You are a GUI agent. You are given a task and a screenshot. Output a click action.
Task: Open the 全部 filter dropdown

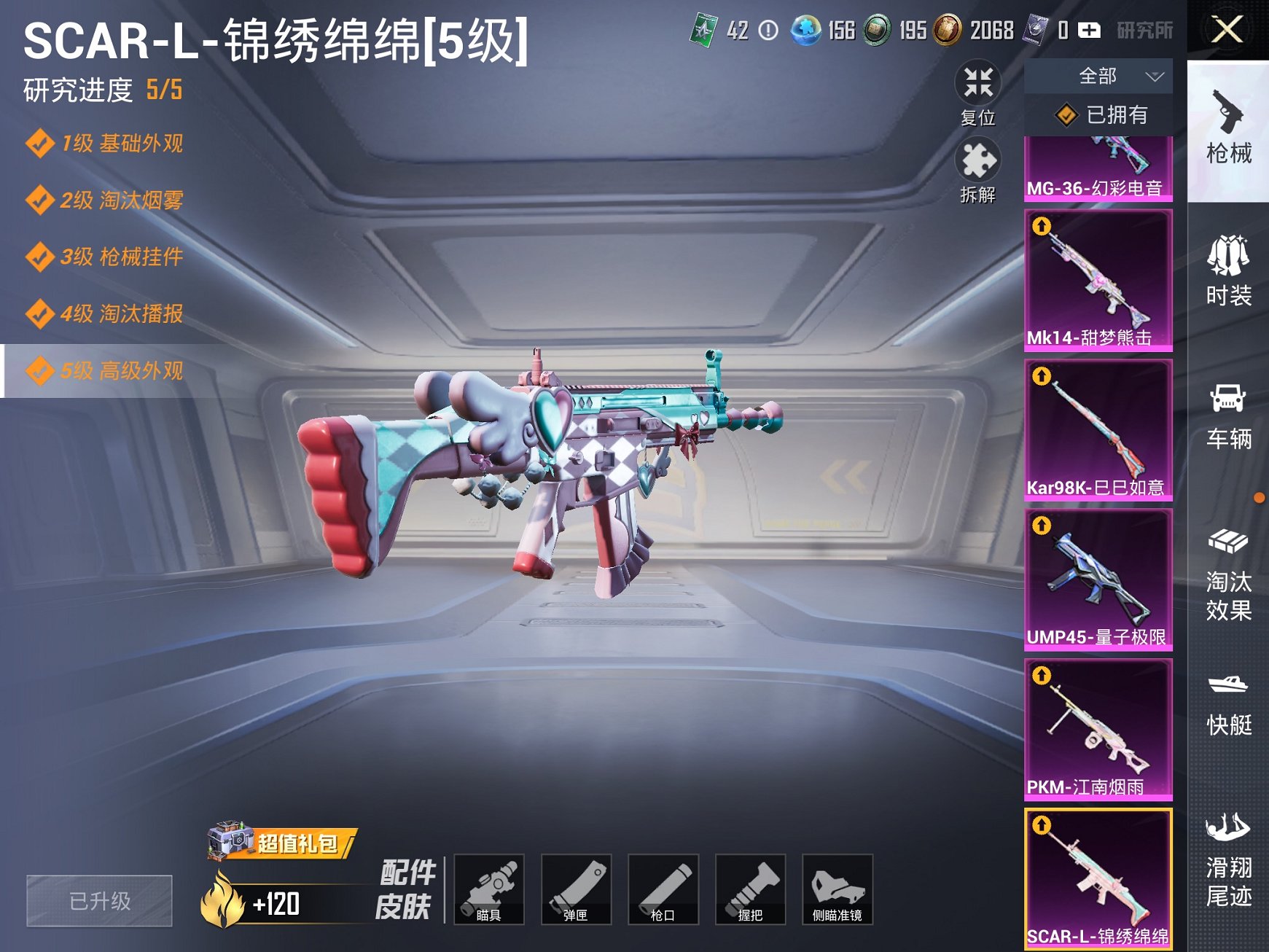pos(1099,76)
